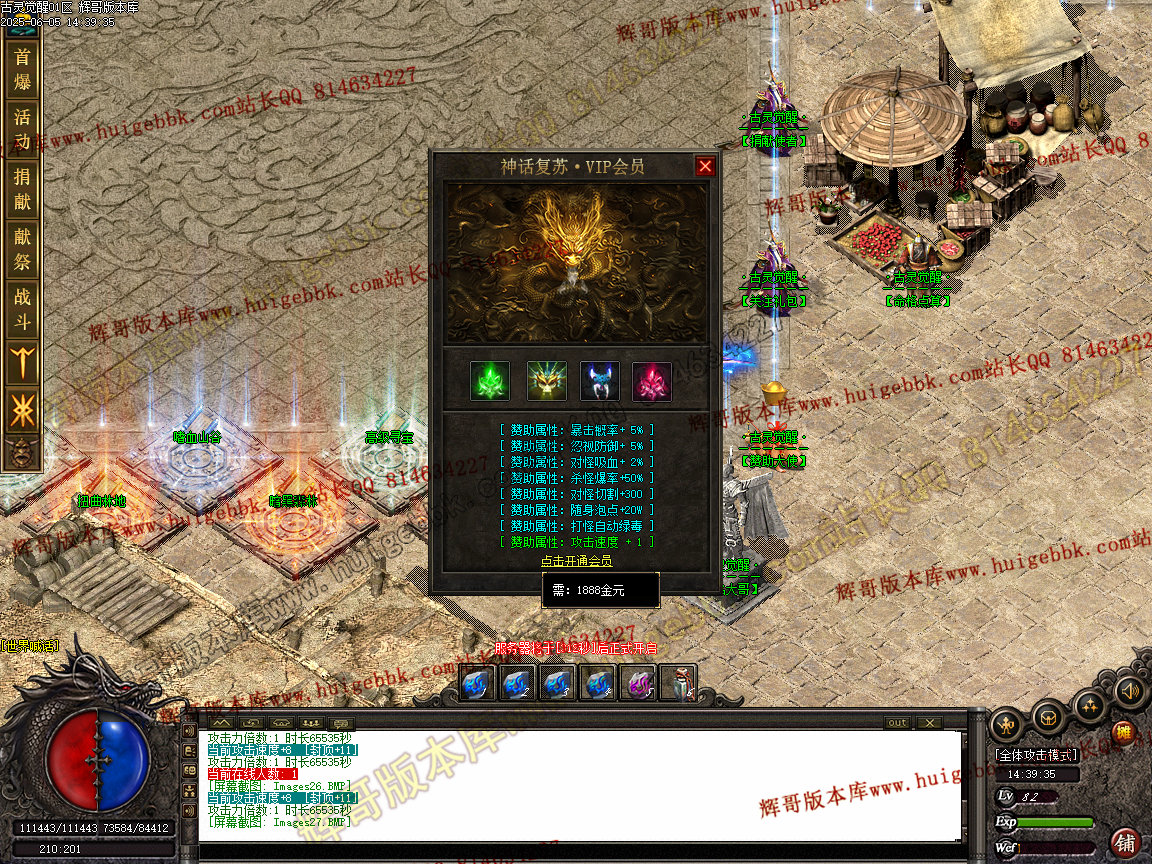
Task: Click the chat panel's out button
Action: [x=897, y=723]
